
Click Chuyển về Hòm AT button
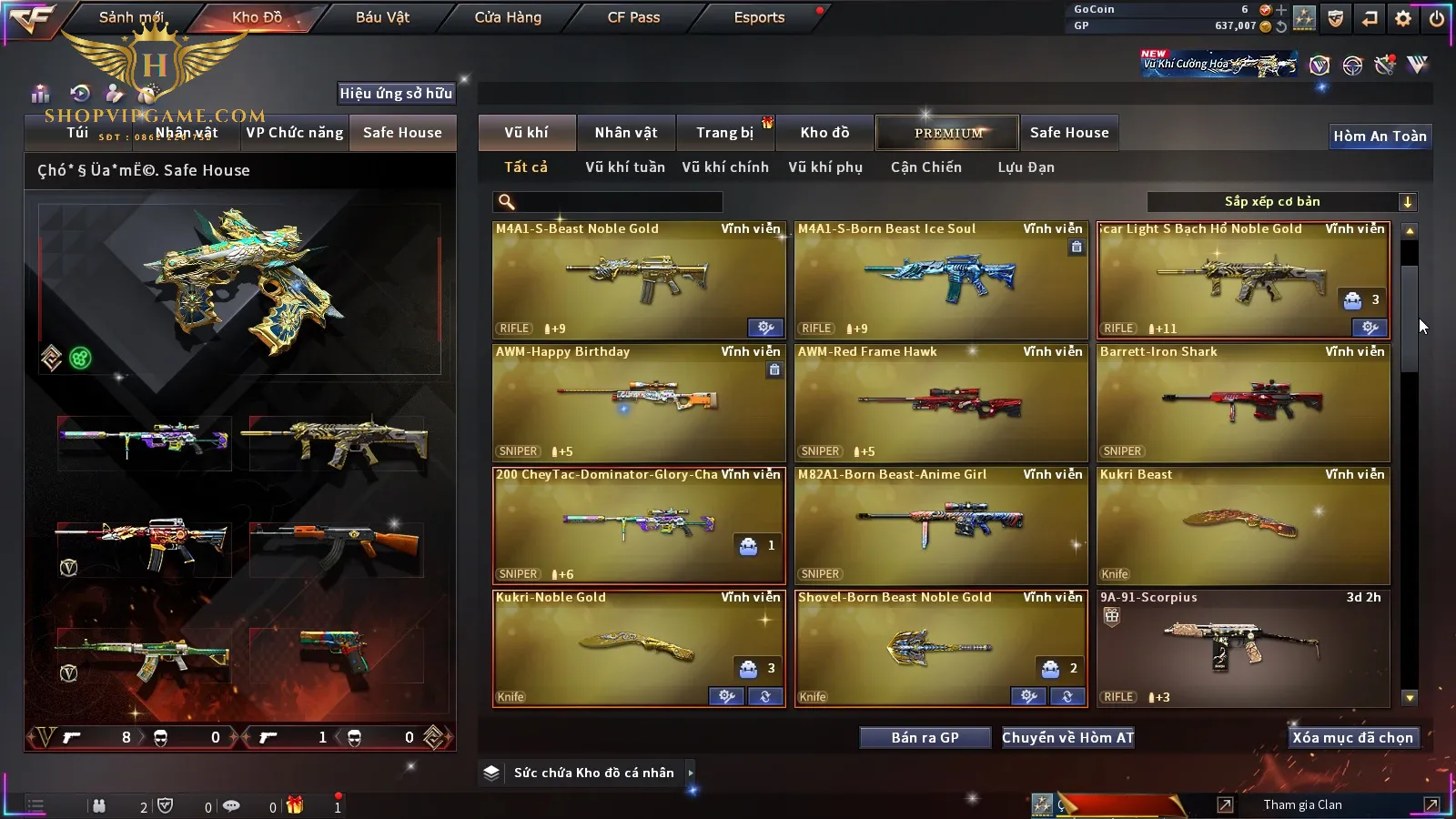point(1067,738)
